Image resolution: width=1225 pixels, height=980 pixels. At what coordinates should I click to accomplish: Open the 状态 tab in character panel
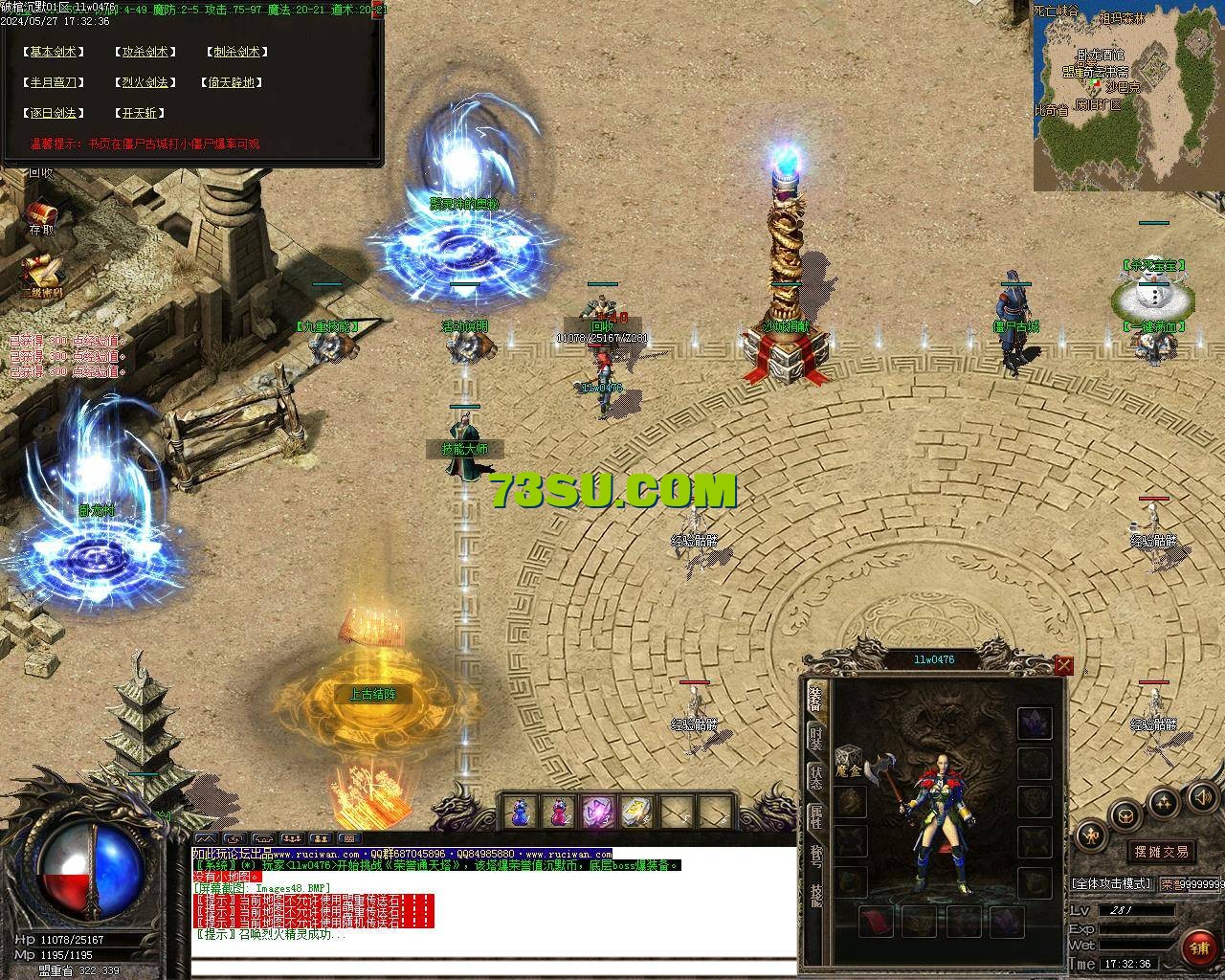pyautogui.click(x=815, y=777)
